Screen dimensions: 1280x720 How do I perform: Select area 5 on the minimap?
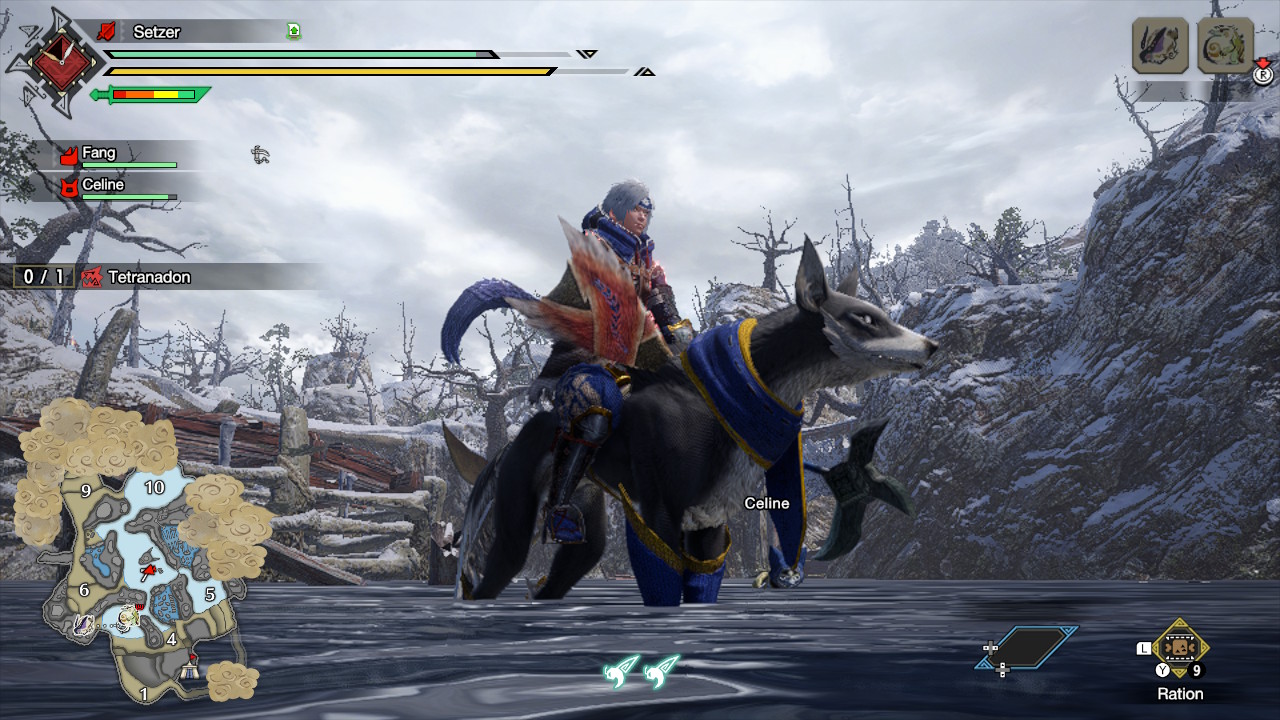210,592
